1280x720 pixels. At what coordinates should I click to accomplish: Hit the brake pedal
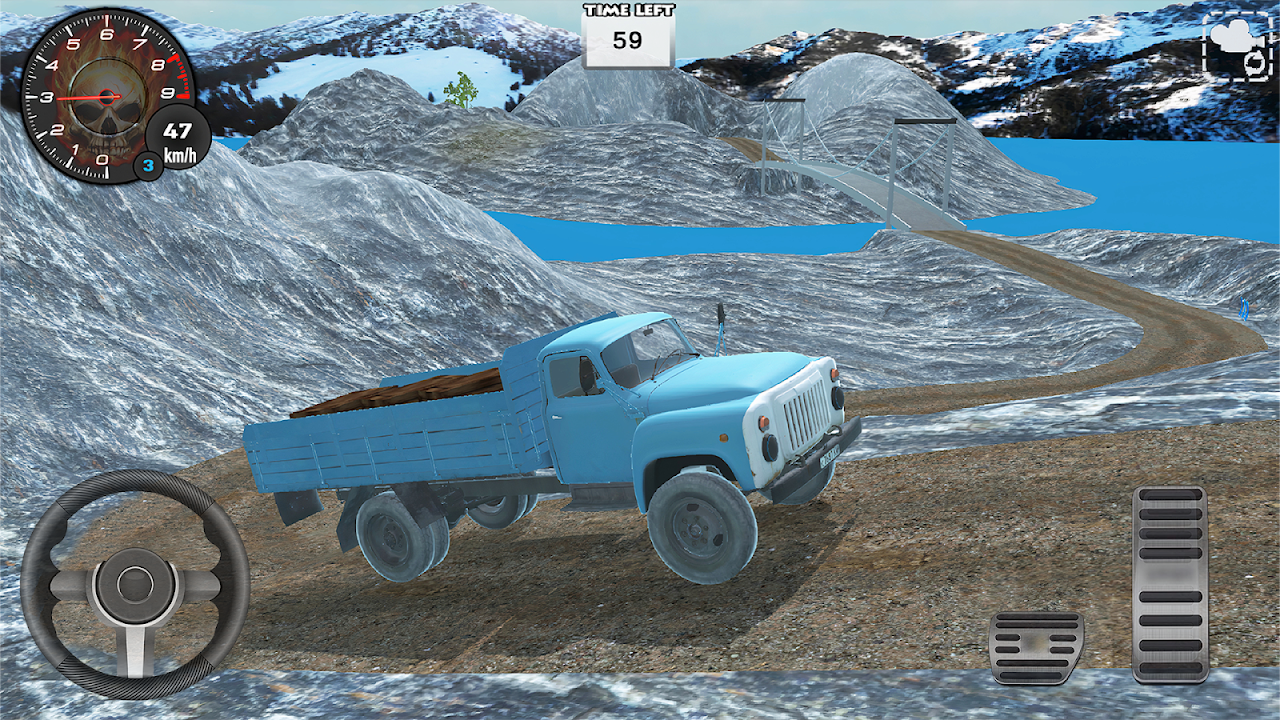(1036, 647)
